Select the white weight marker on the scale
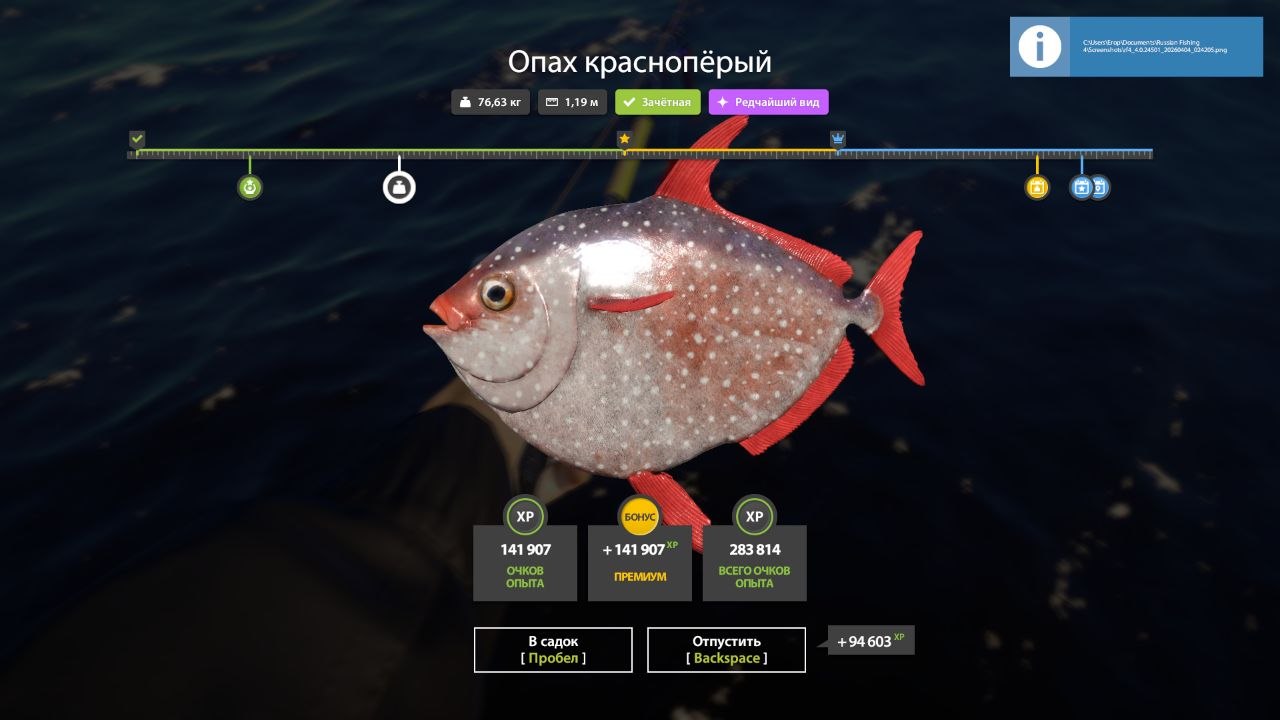 click(x=399, y=187)
